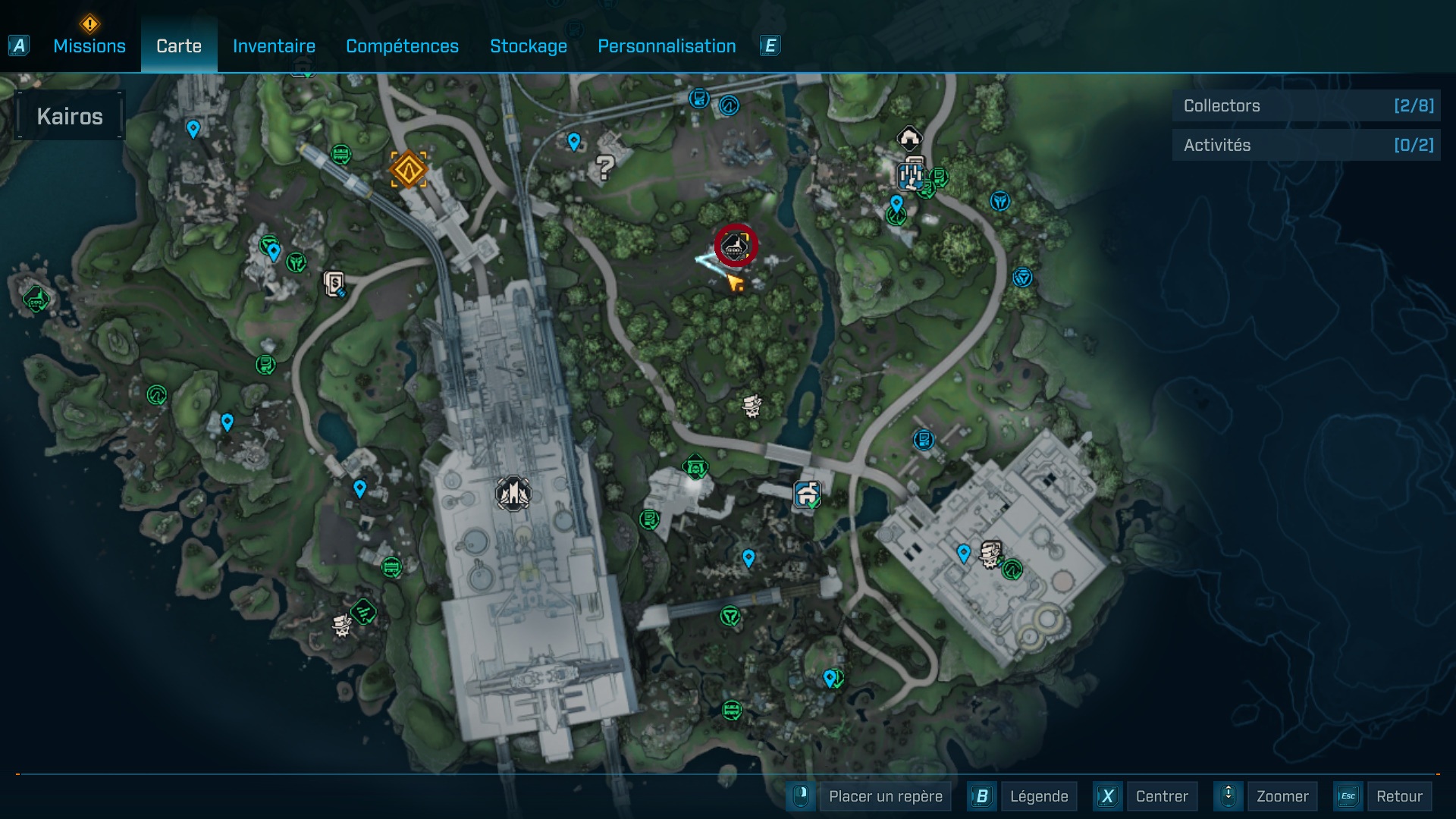Select the faction emblem on the central facility
Image resolution: width=1456 pixels, height=819 pixels.
513,494
